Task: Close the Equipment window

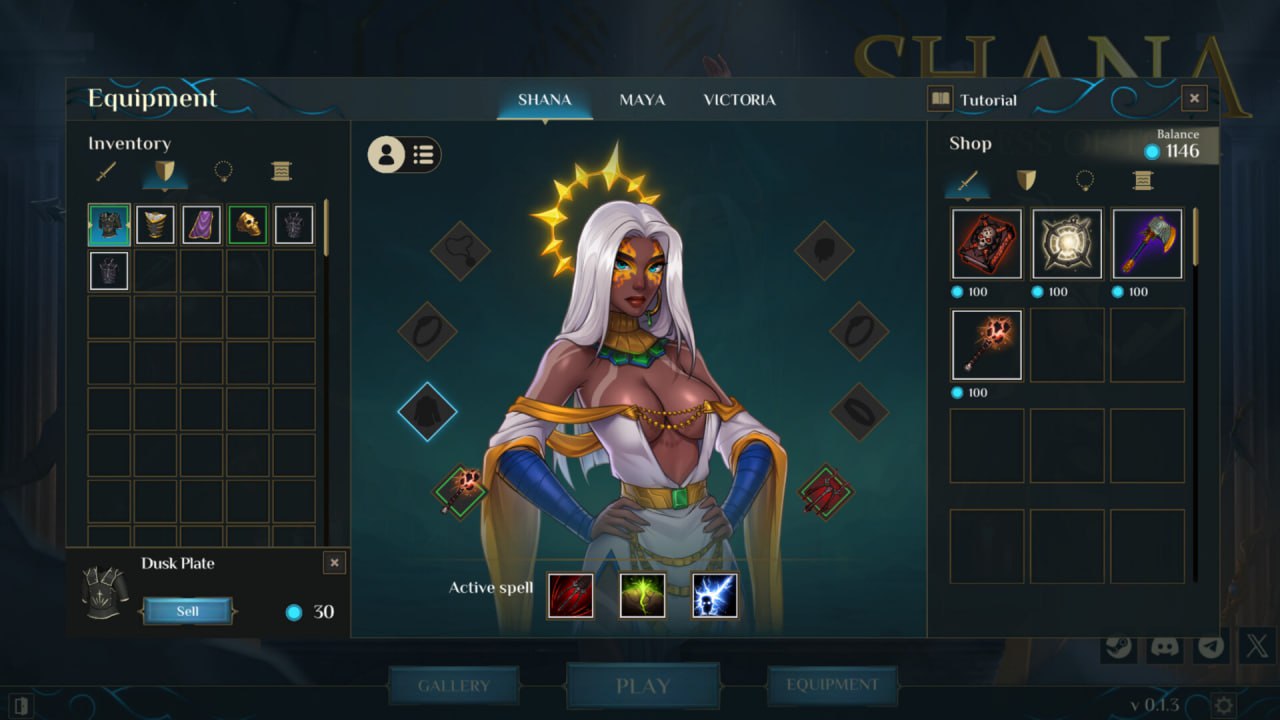Action: pyautogui.click(x=1194, y=98)
